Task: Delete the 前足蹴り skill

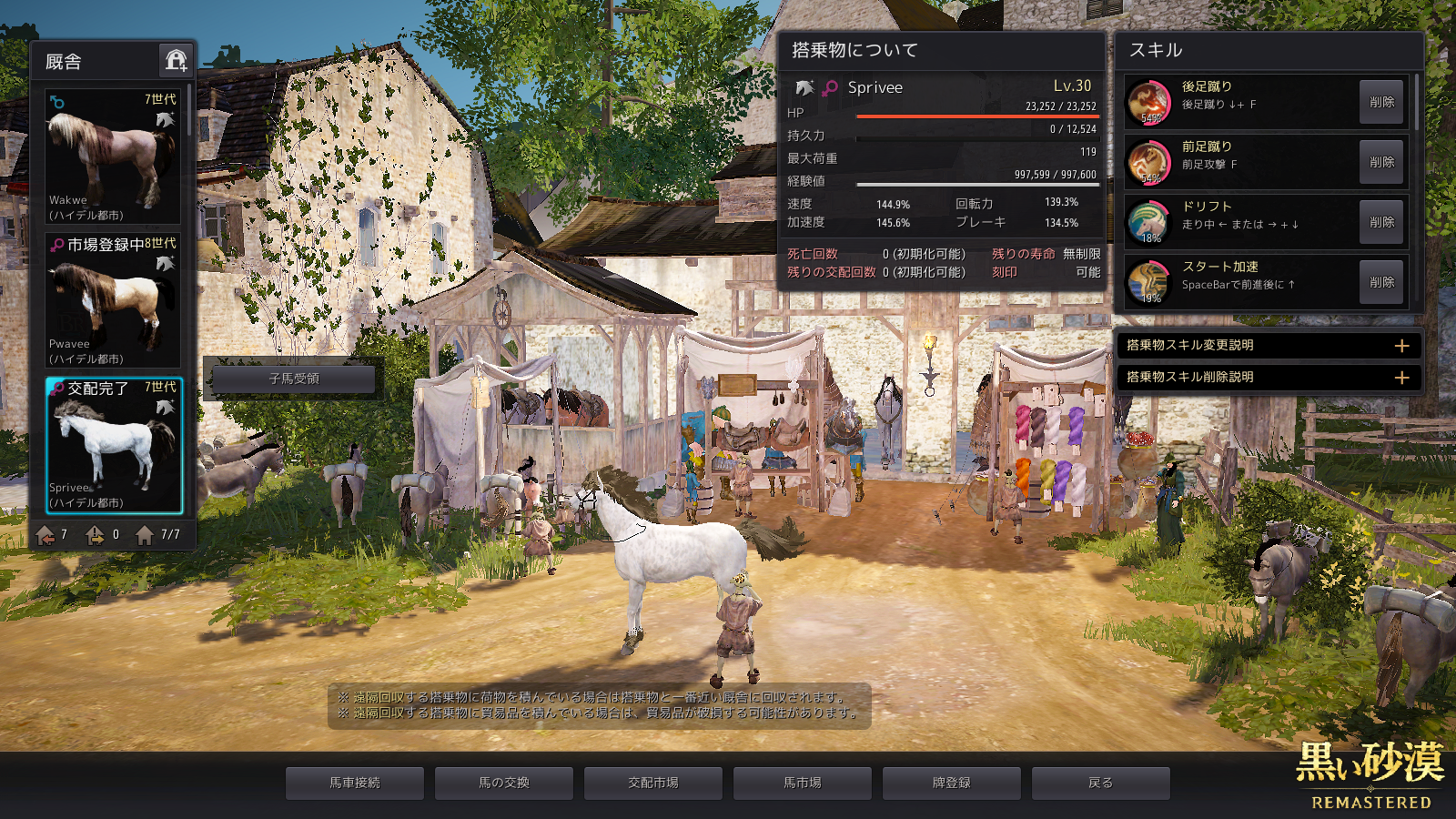Action: tap(1380, 162)
